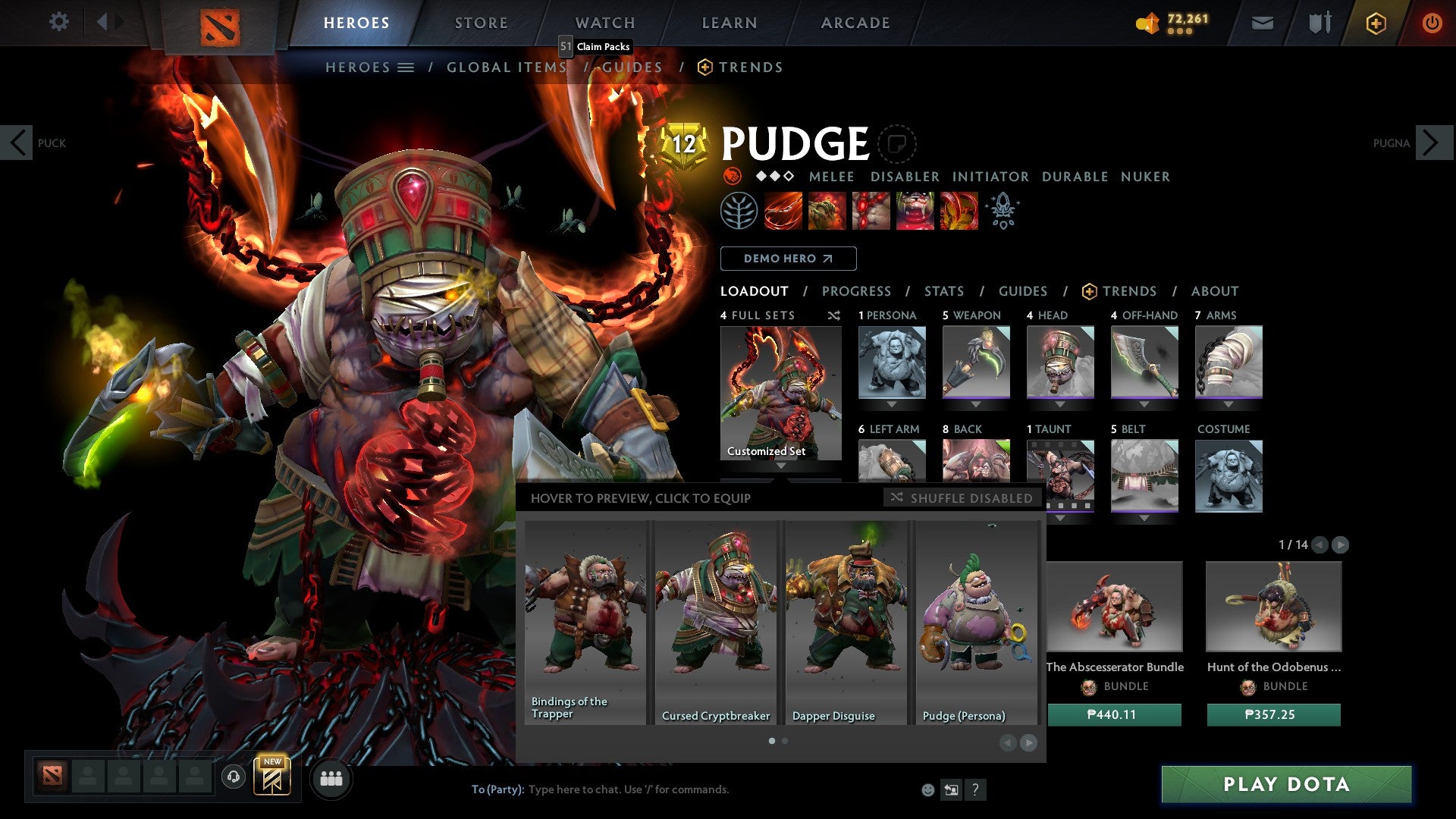
Task: Enable shuffle for Full Sets
Action: (834, 316)
